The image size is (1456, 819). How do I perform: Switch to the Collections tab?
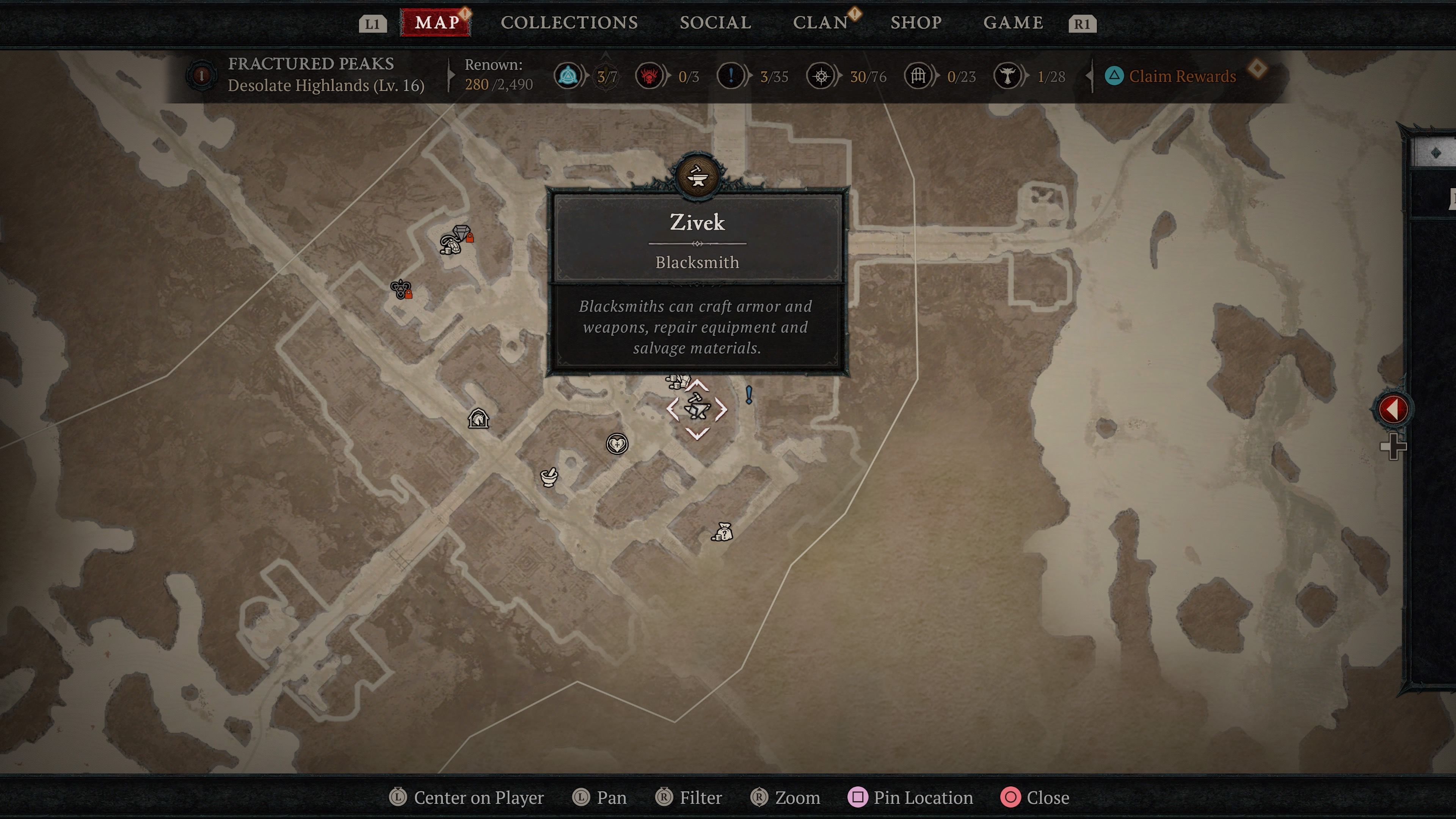coord(569,23)
